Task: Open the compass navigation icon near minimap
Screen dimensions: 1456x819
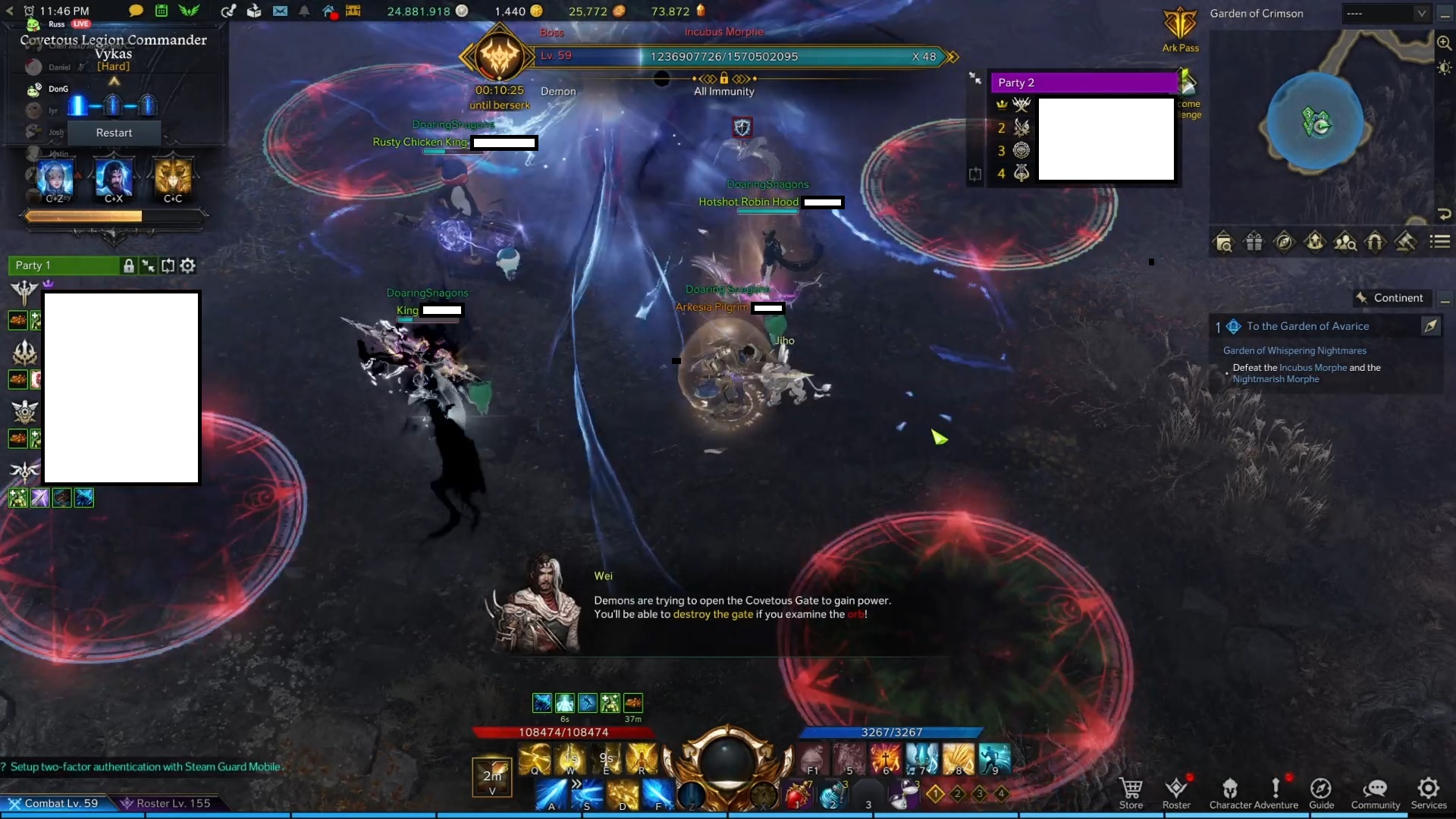Action: coord(1285,242)
